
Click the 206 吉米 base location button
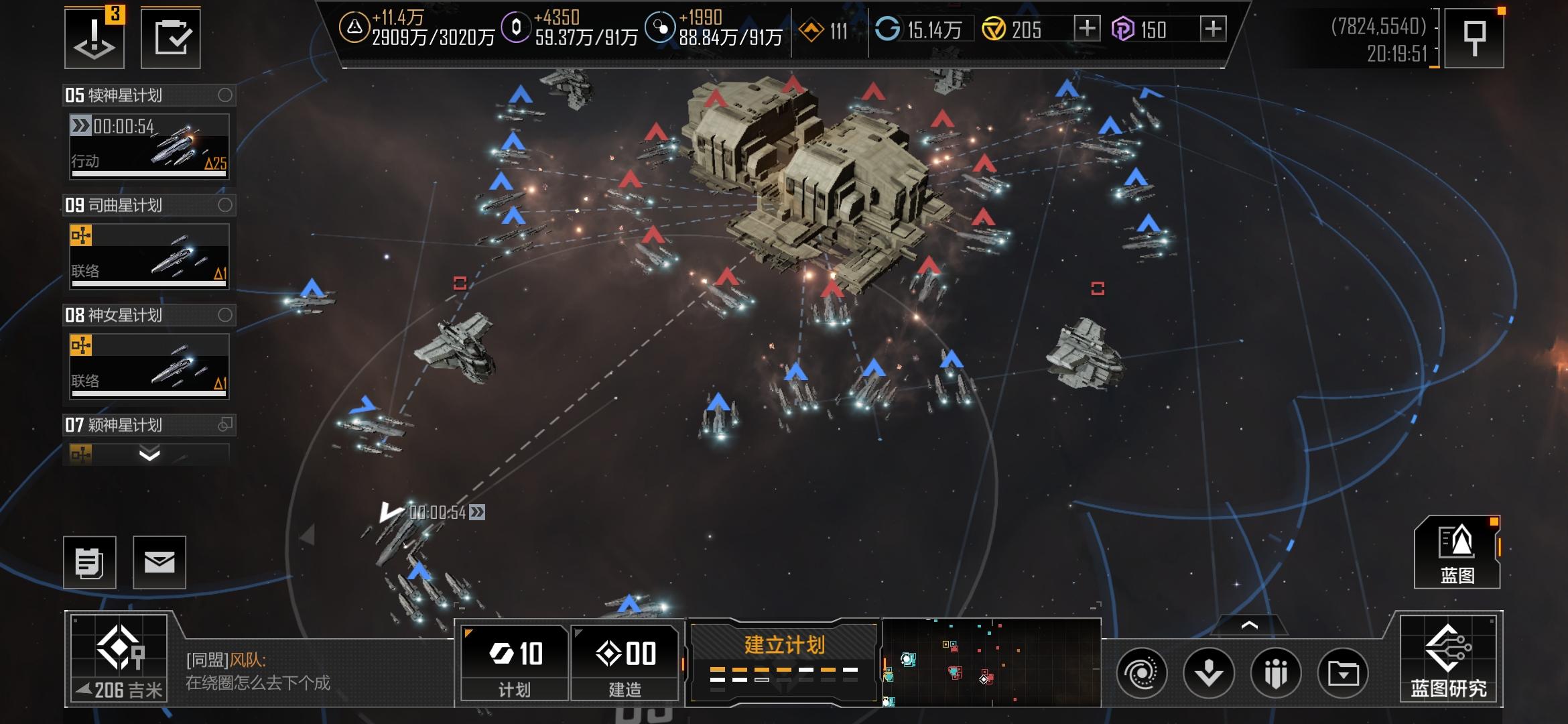click(x=119, y=659)
